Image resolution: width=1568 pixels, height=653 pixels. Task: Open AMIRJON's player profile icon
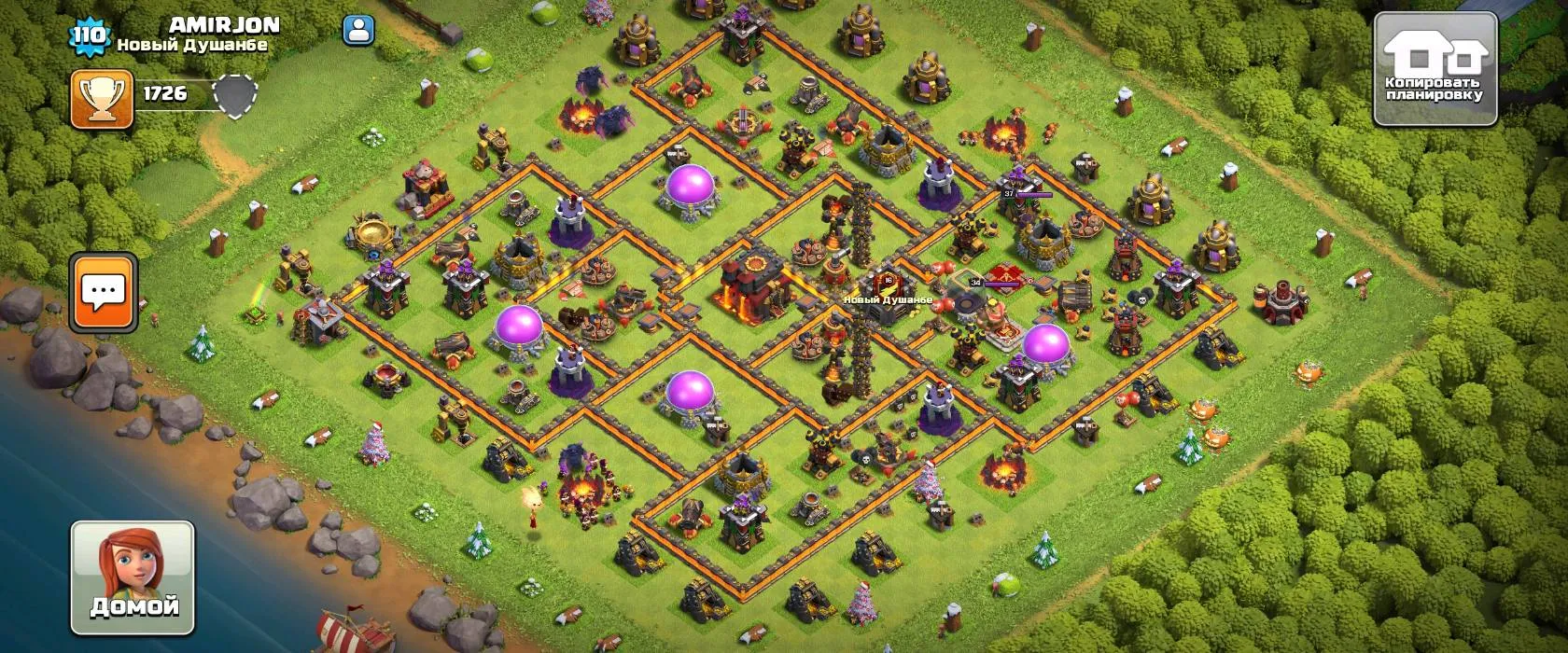pyautogui.click(x=358, y=30)
